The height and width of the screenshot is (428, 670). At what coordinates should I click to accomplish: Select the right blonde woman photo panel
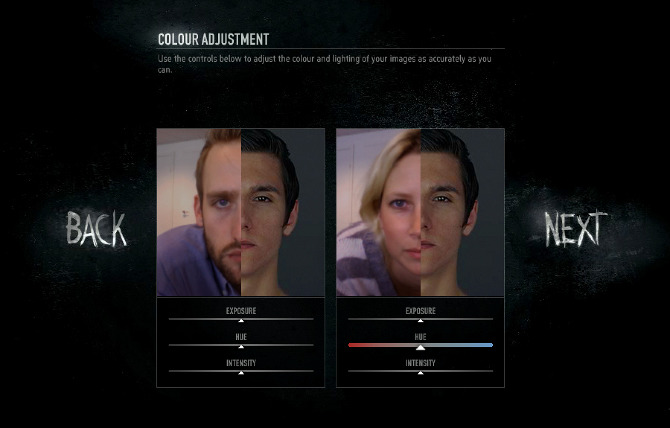pos(420,212)
